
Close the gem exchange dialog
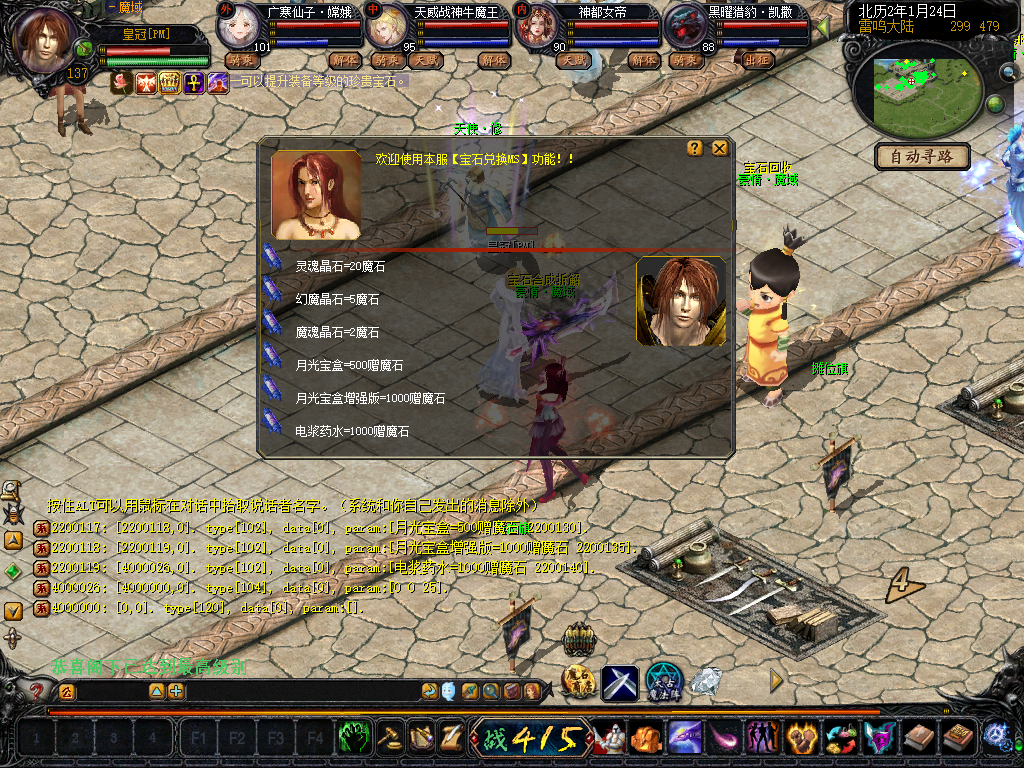(719, 148)
